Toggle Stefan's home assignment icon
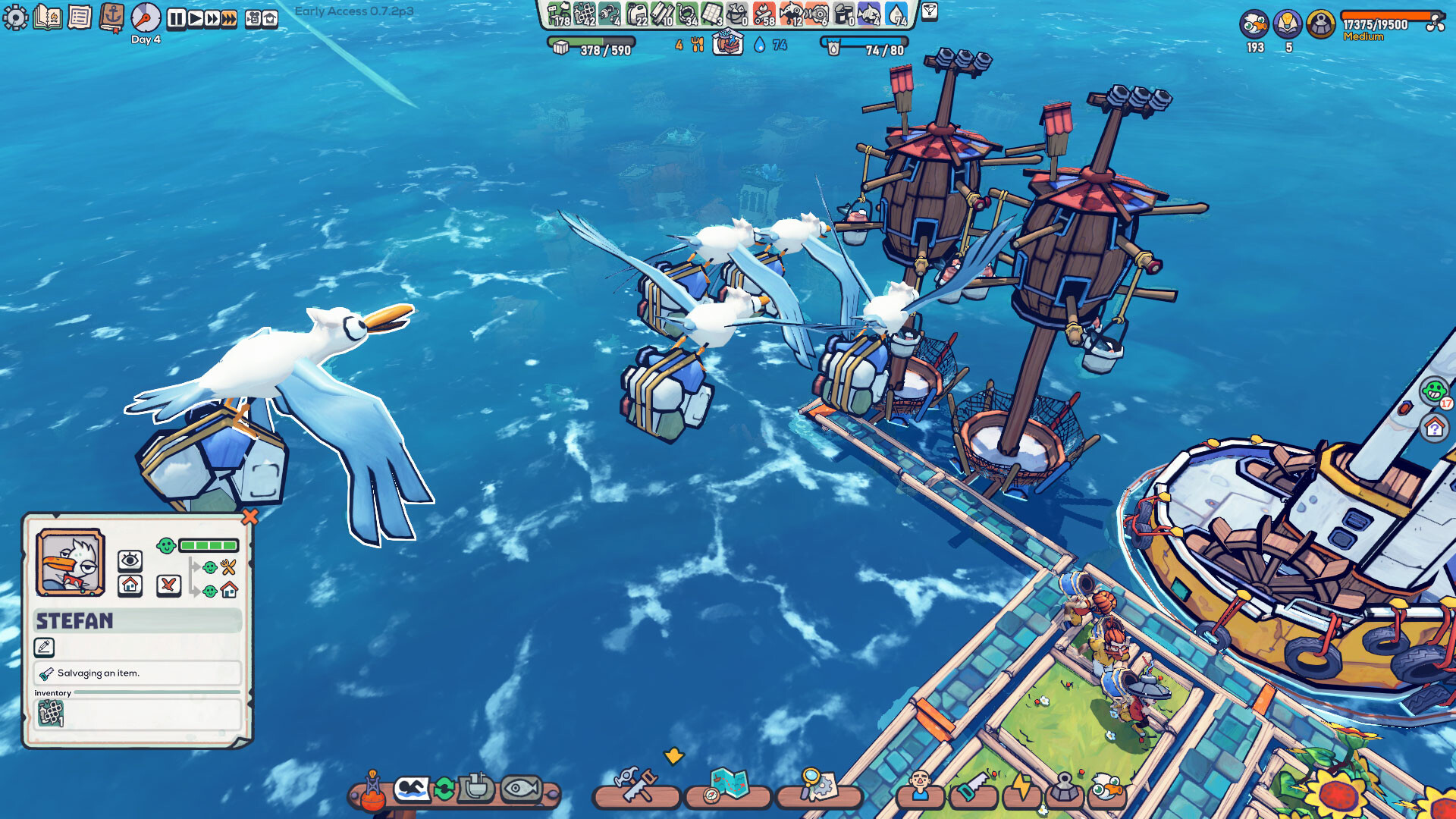The image size is (1456, 819). click(130, 585)
